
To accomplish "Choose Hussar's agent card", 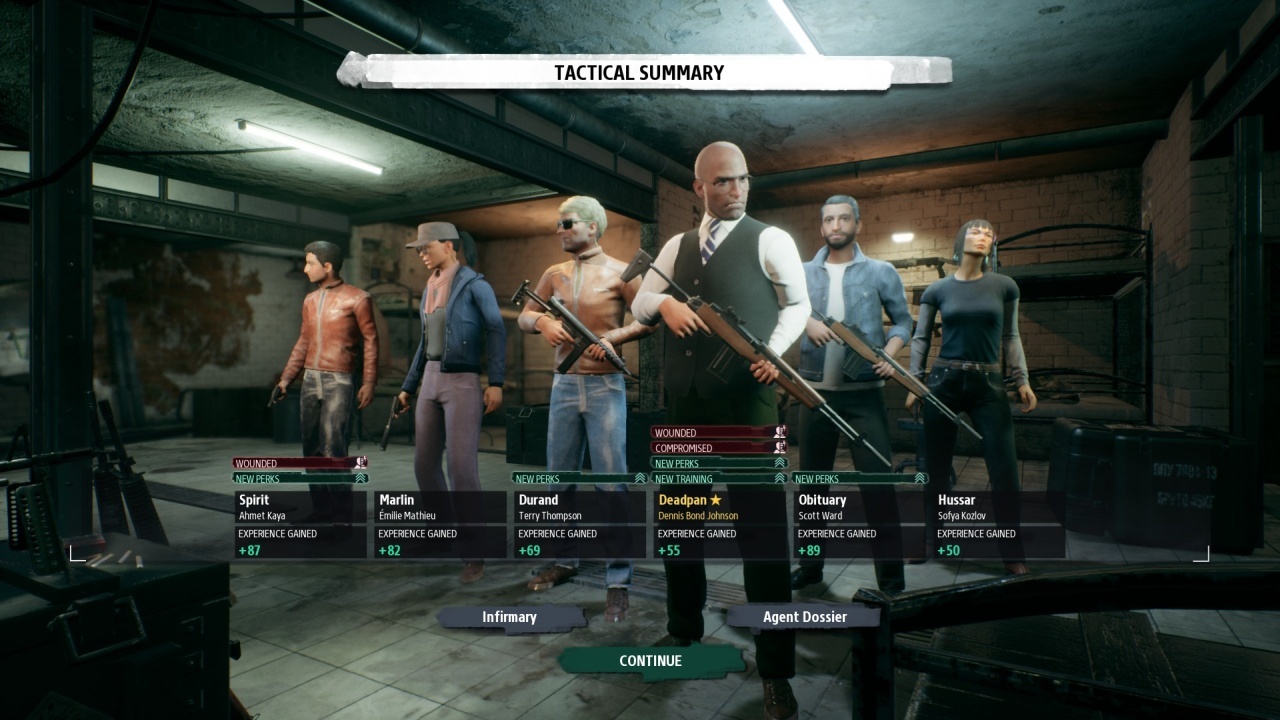I will (1000, 524).
